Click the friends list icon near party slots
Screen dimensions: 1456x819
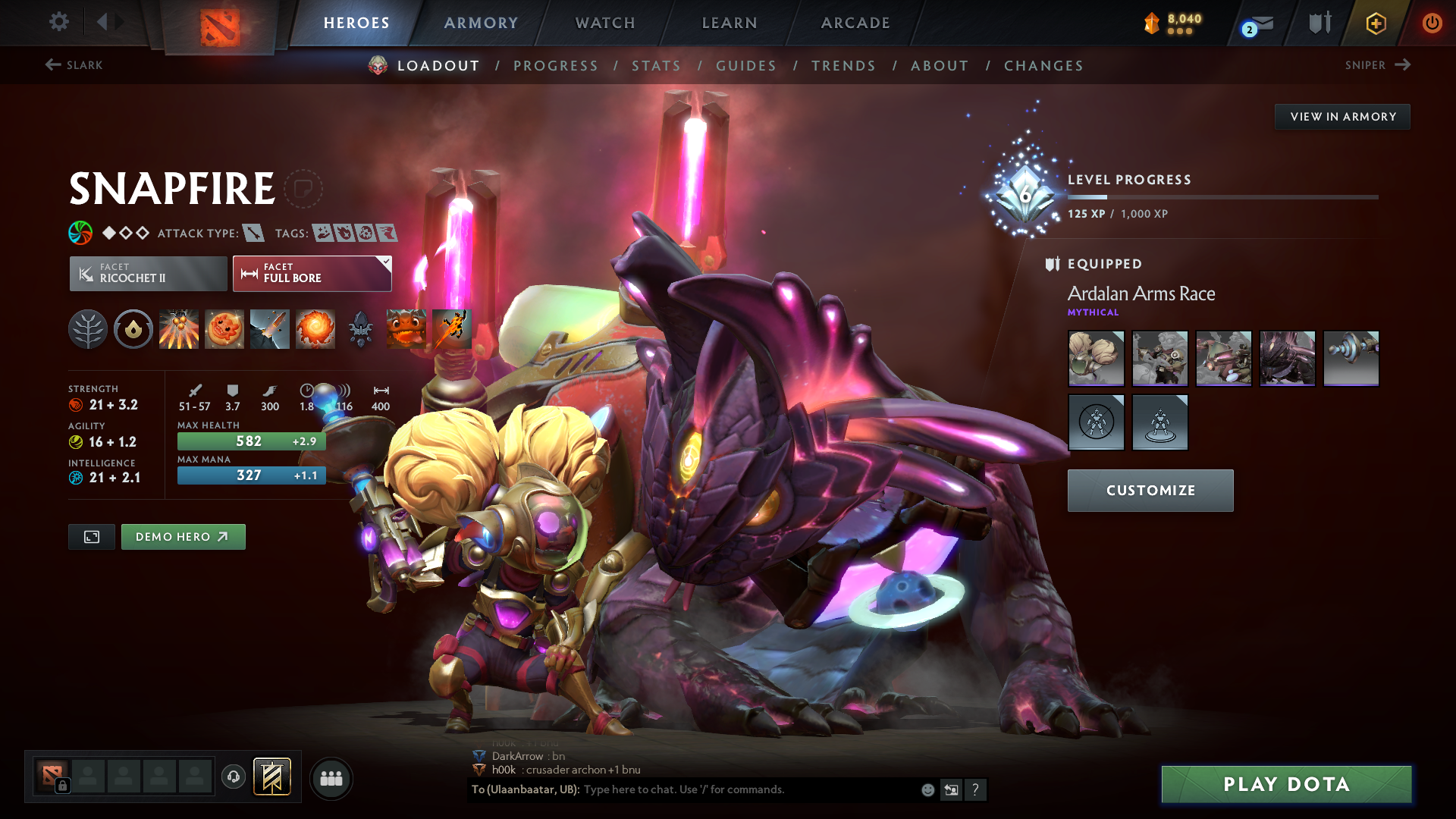point(331,777)
